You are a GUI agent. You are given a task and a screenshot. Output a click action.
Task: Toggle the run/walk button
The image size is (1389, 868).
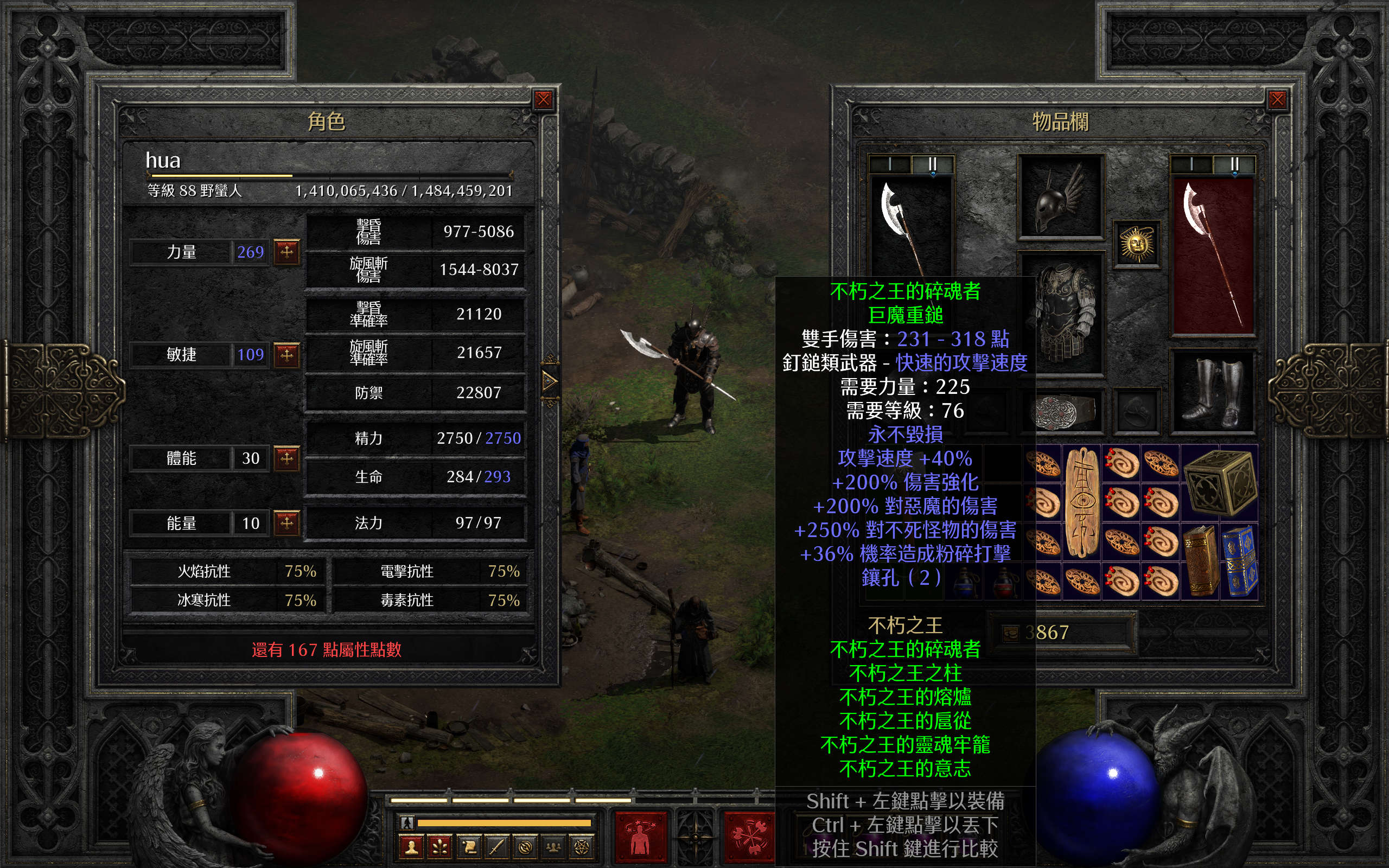click(407, 822)
